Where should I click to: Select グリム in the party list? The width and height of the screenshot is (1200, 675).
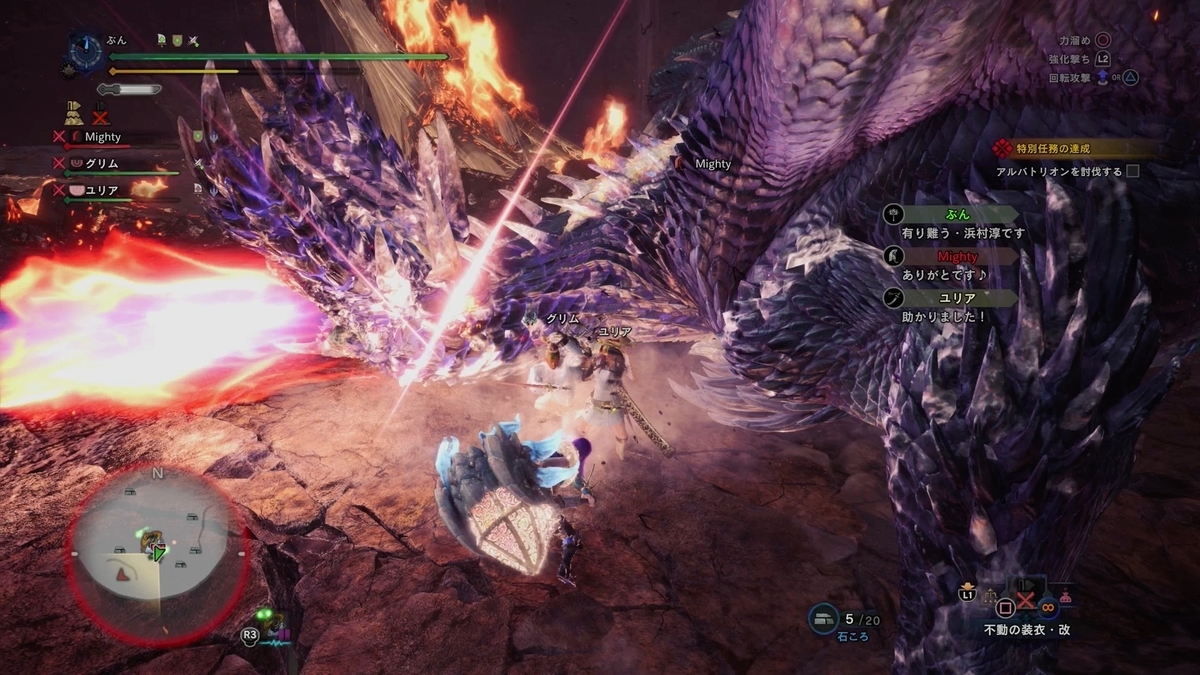pyautogui.click(x=103, y=162)
